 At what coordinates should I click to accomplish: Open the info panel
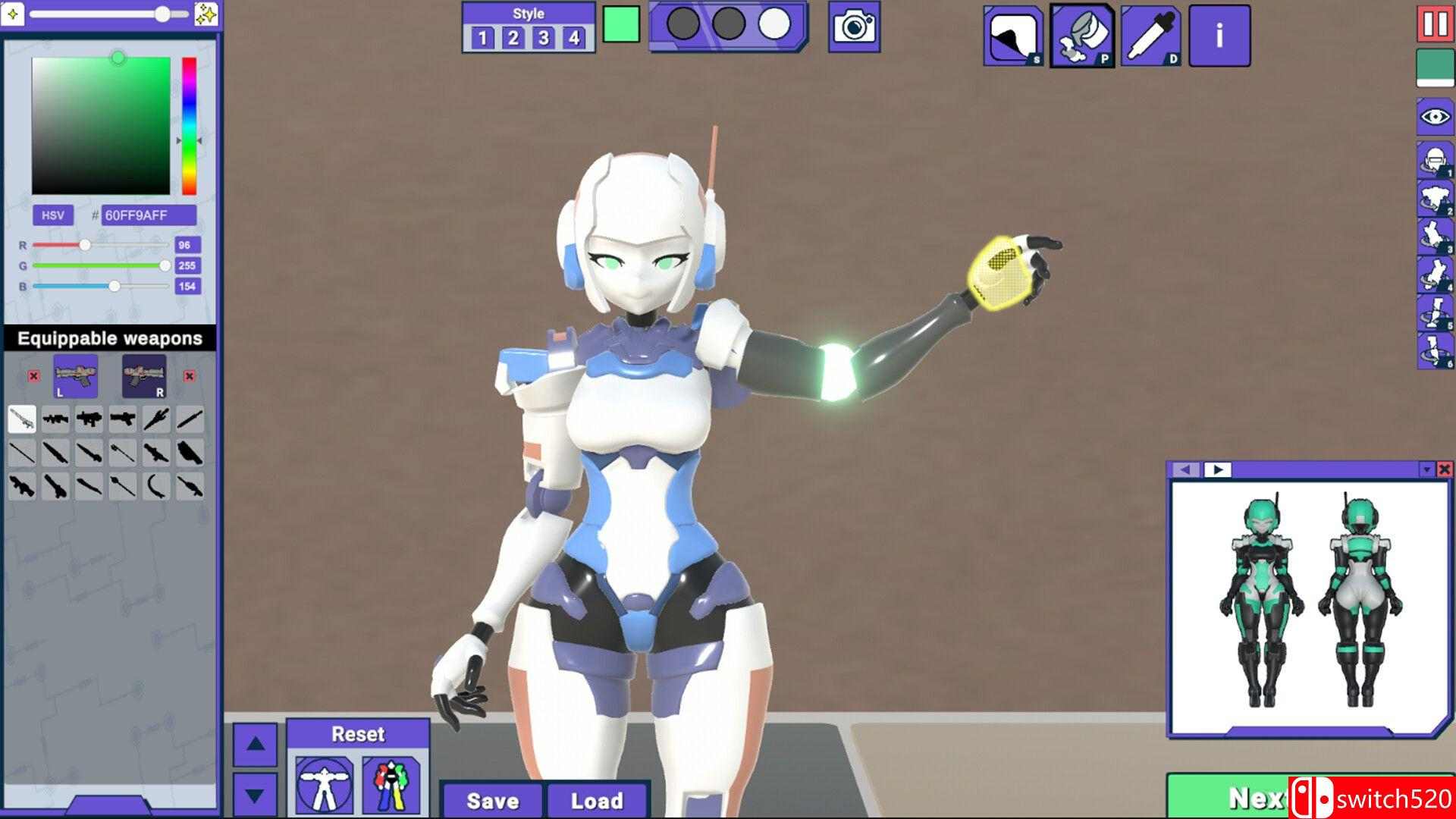[1220, 36]
